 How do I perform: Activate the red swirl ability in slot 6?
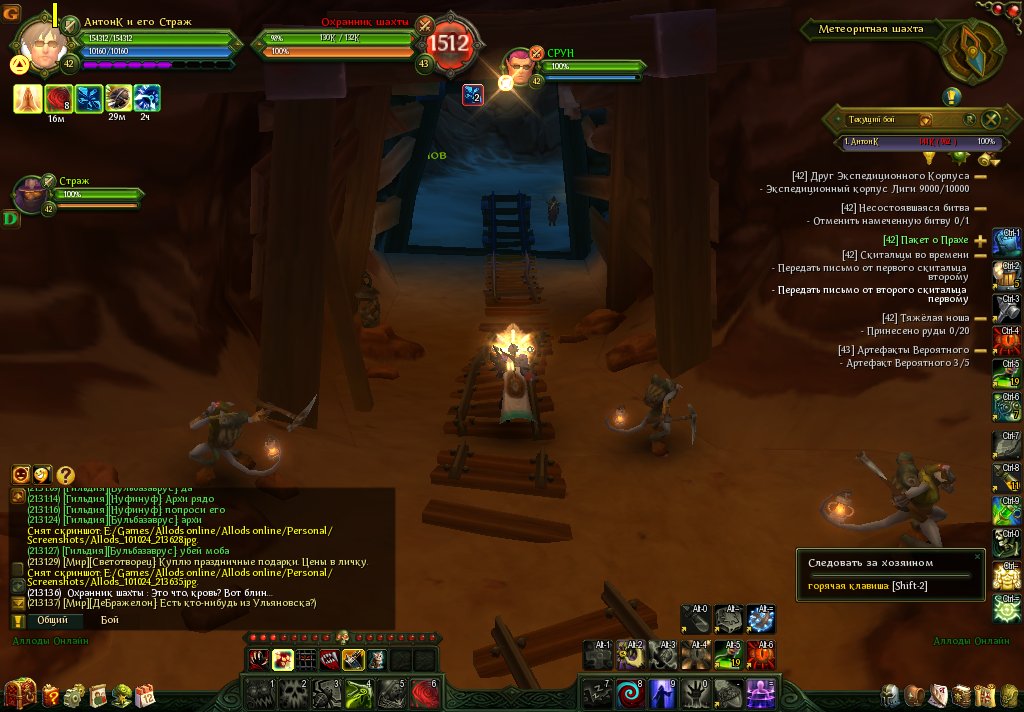point(425,692)
